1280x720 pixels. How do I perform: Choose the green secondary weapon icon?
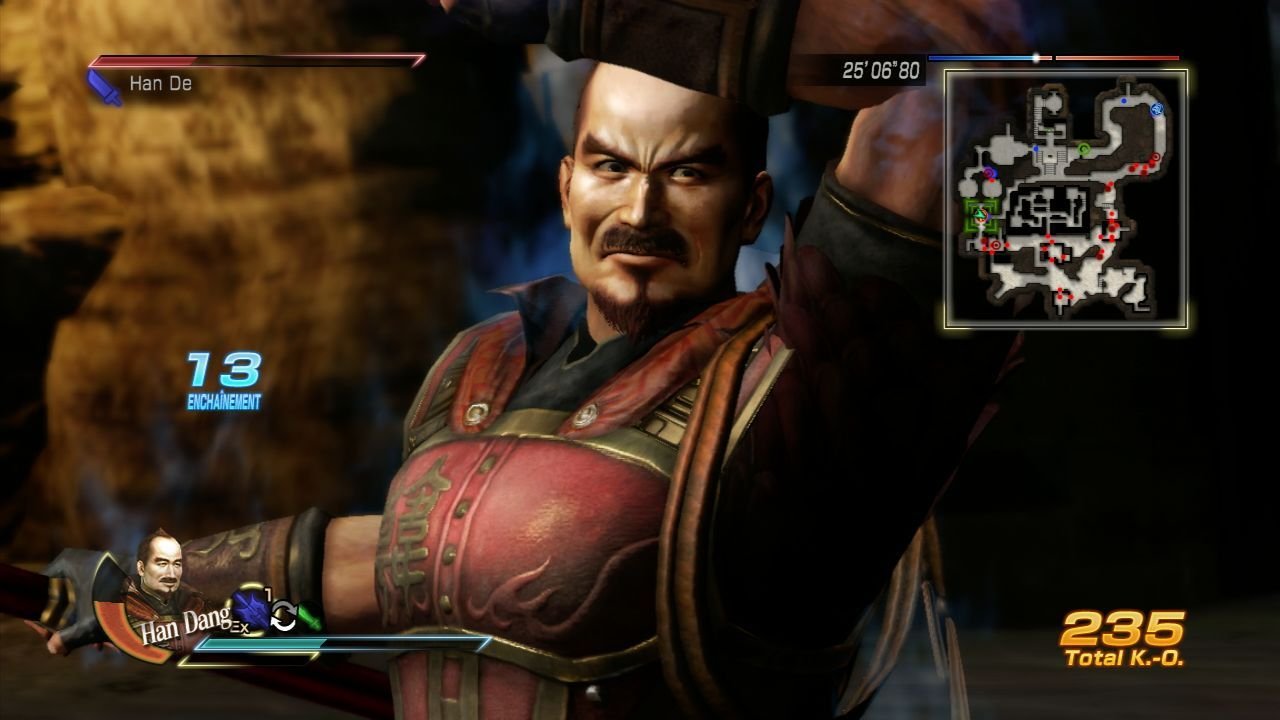coord(310,617)
